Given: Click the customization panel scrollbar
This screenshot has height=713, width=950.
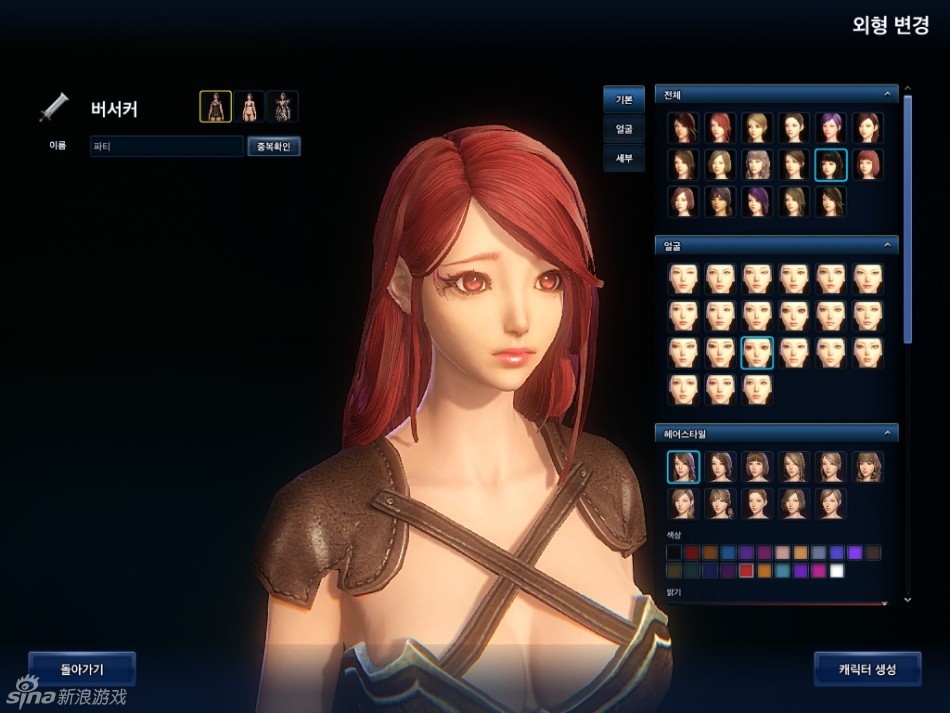Looking at the screenshot, I should coord(908,220).
